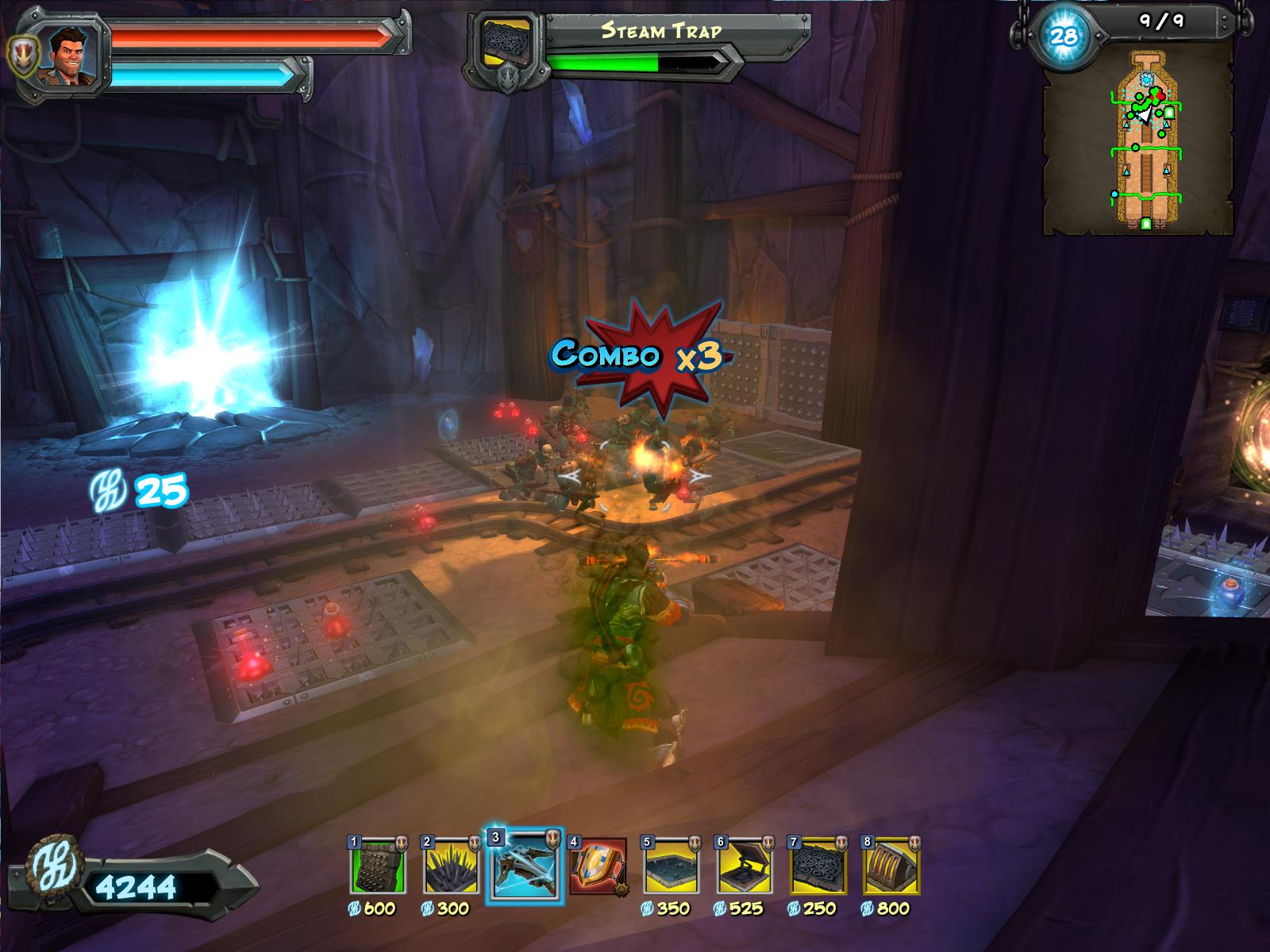
Task: Select the shield trinket in slot 4
Action: tap(598, 866)
